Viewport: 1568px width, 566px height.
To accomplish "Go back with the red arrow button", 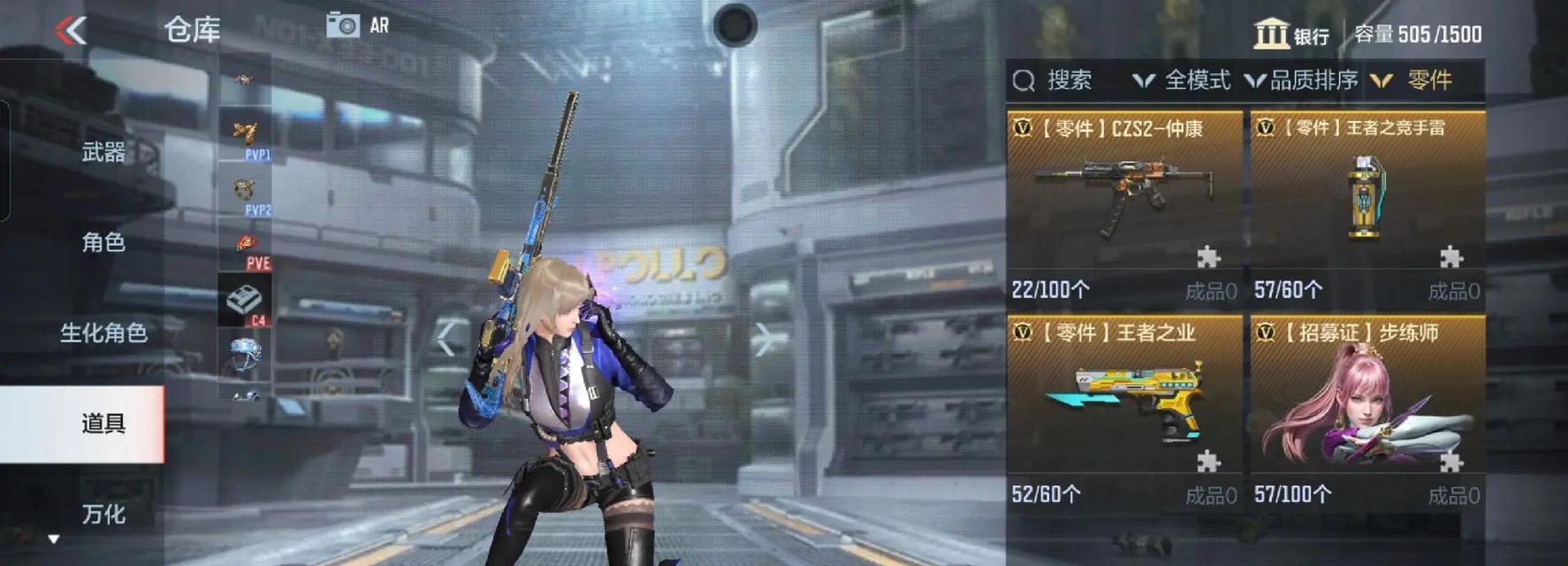I will [x=71, y=30].
